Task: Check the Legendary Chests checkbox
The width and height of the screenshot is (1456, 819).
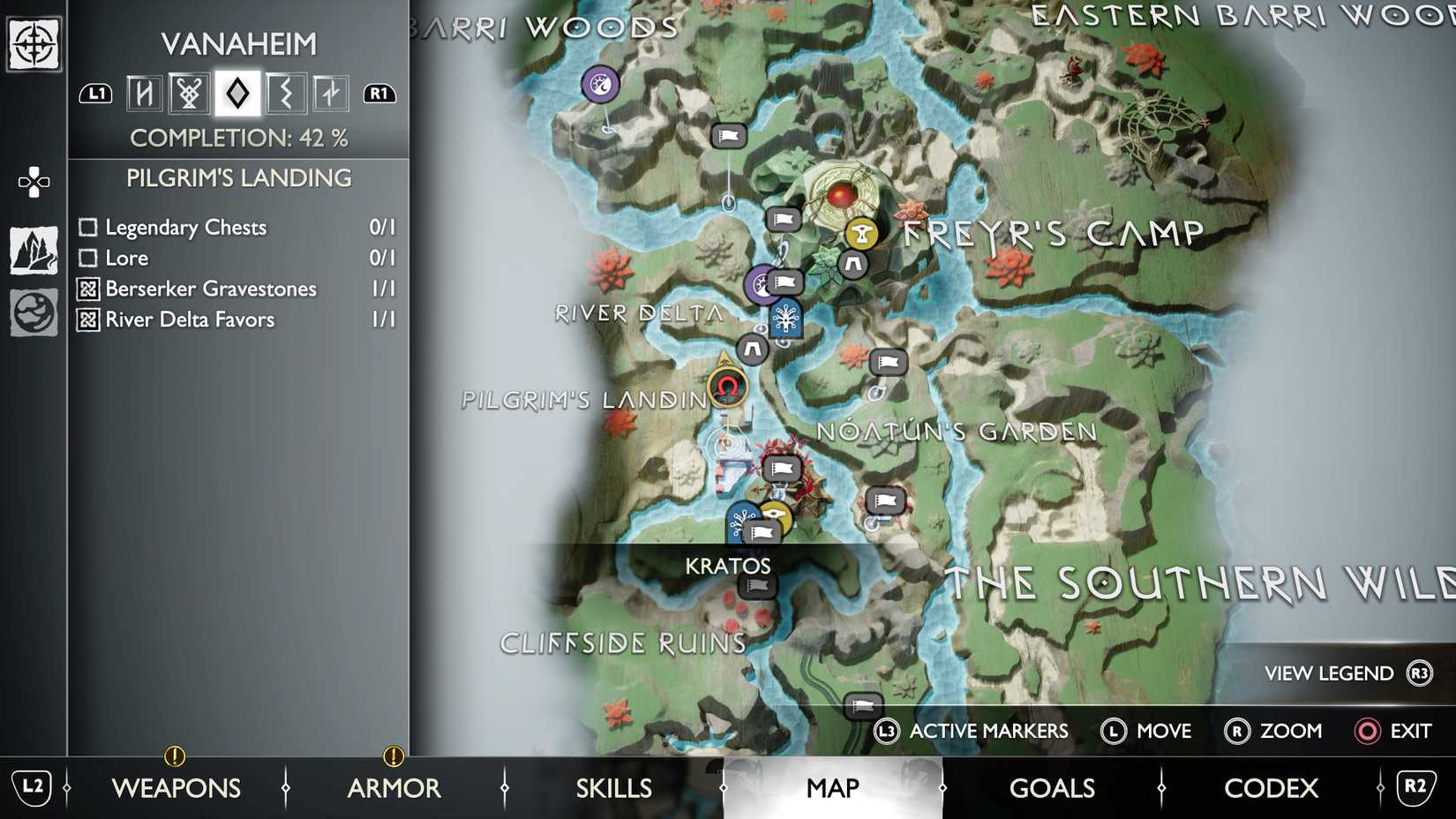Action: [x=87, y=228]
